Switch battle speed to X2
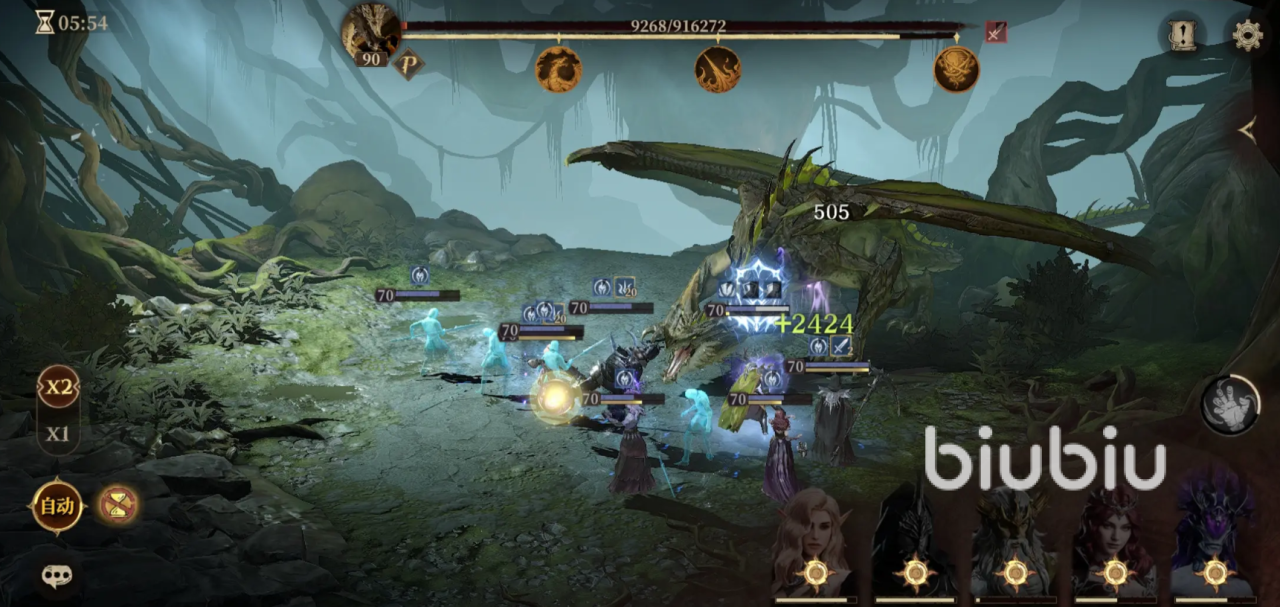 coord(59,388)
